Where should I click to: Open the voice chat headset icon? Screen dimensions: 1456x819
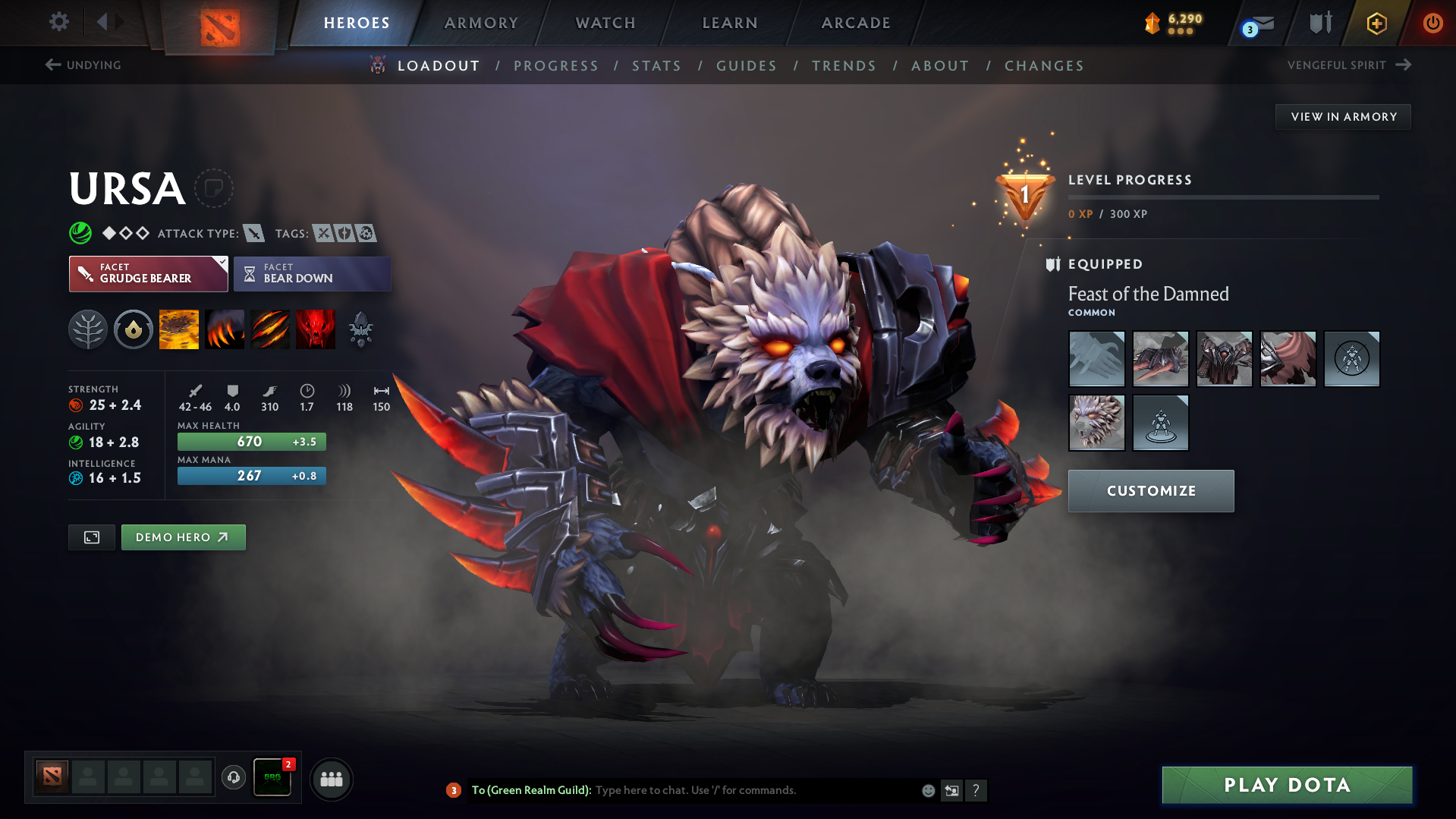pyautogui.click(x=234, y=778)
